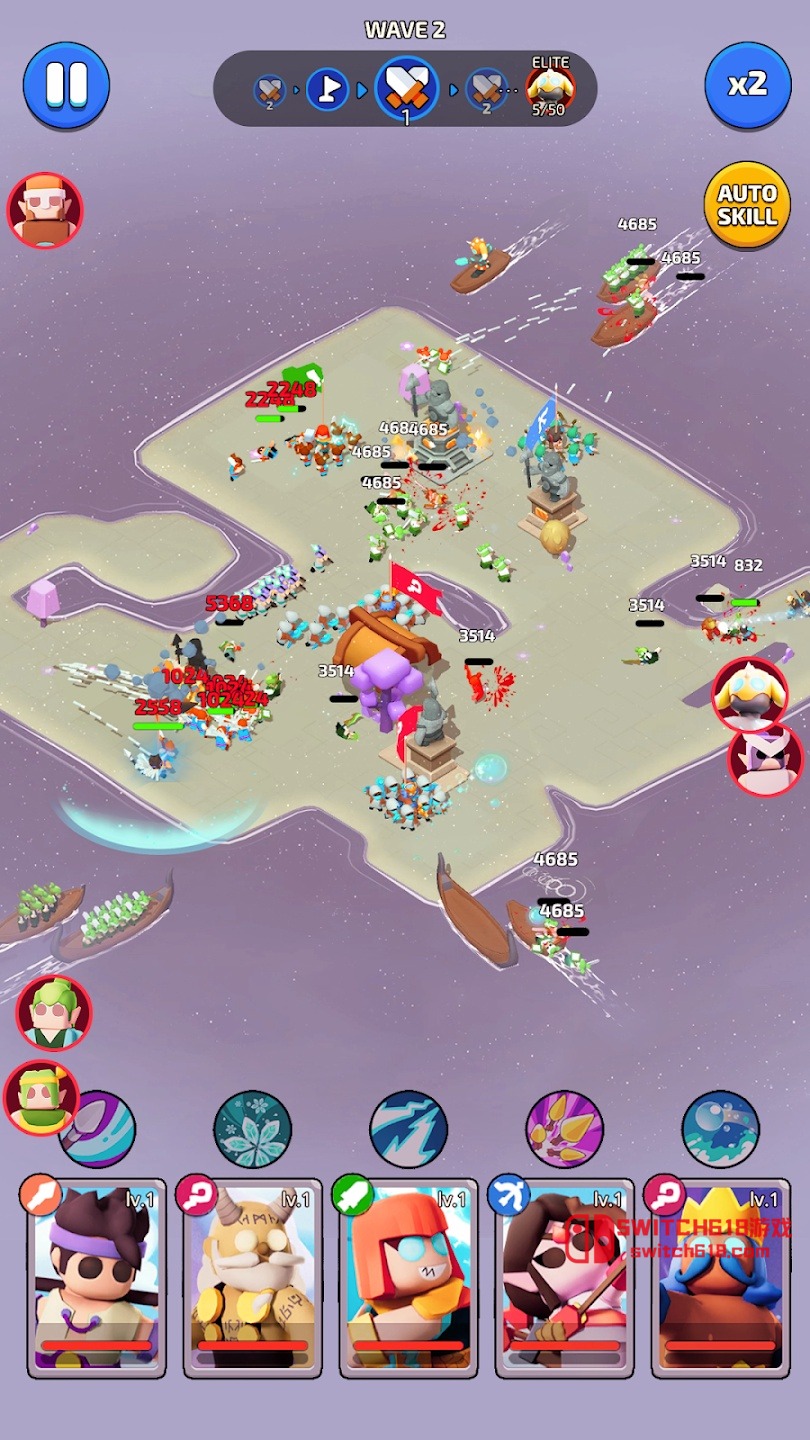Locate the orange-bearded hero via edge portrait

[x=44, y=210]
